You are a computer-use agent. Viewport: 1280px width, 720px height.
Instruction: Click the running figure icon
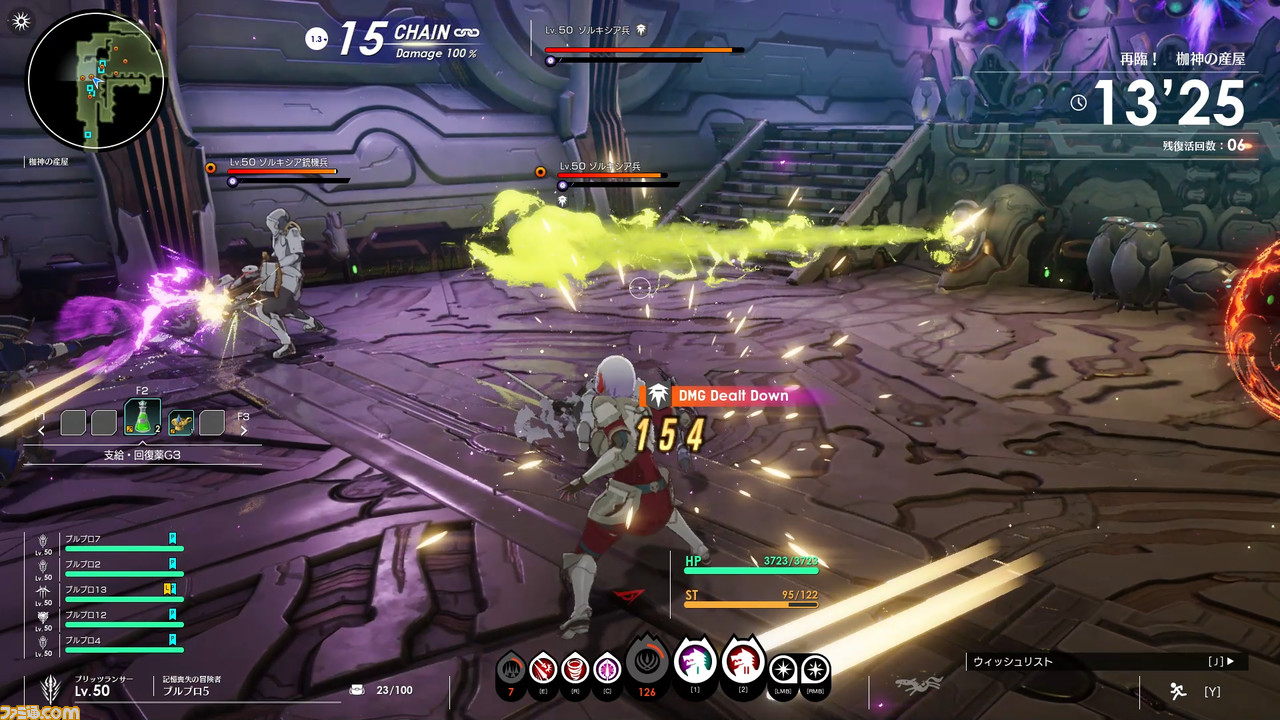(1177, 690)
